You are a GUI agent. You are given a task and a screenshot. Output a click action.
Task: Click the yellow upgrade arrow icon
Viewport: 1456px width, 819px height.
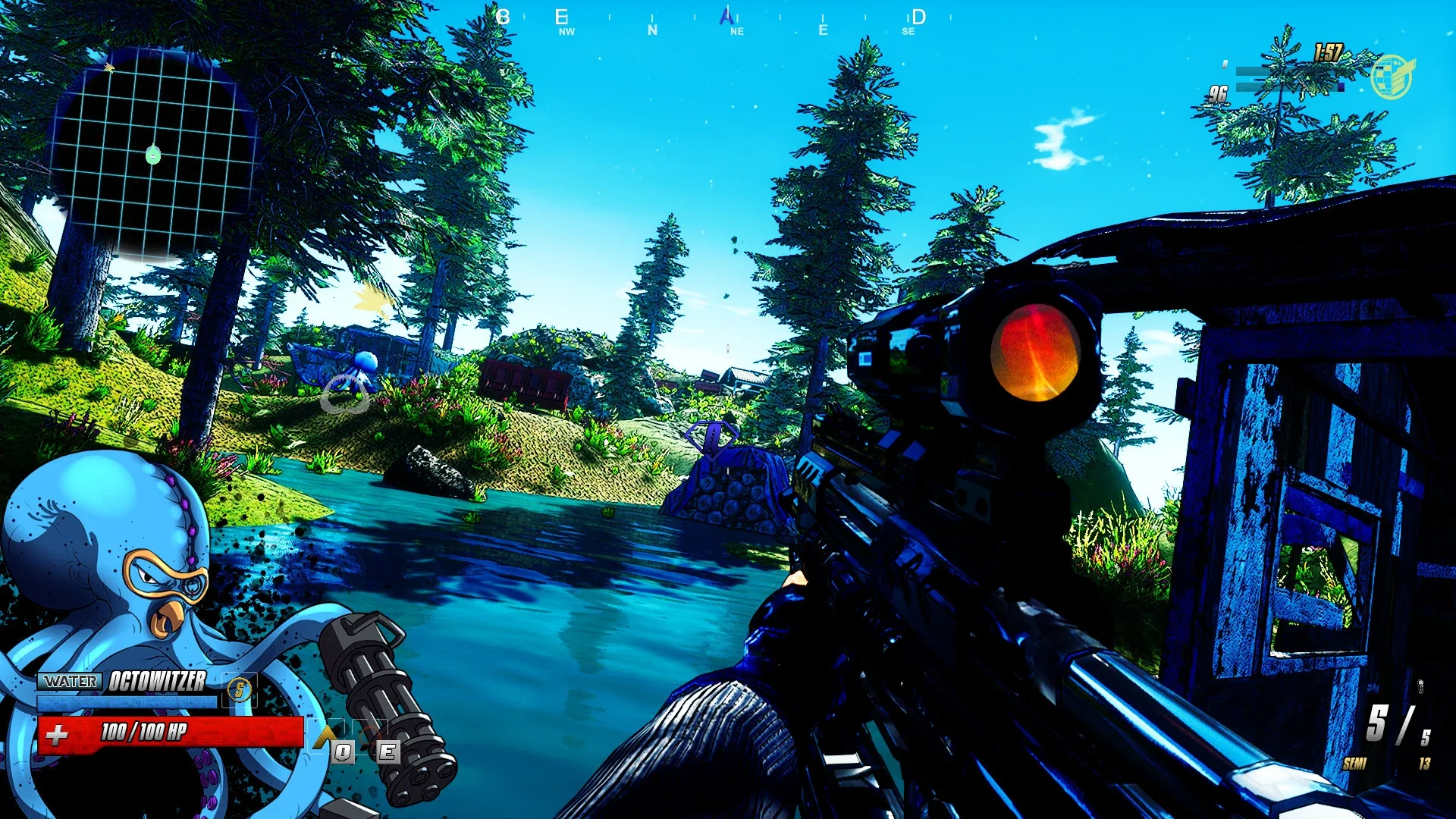325,736
